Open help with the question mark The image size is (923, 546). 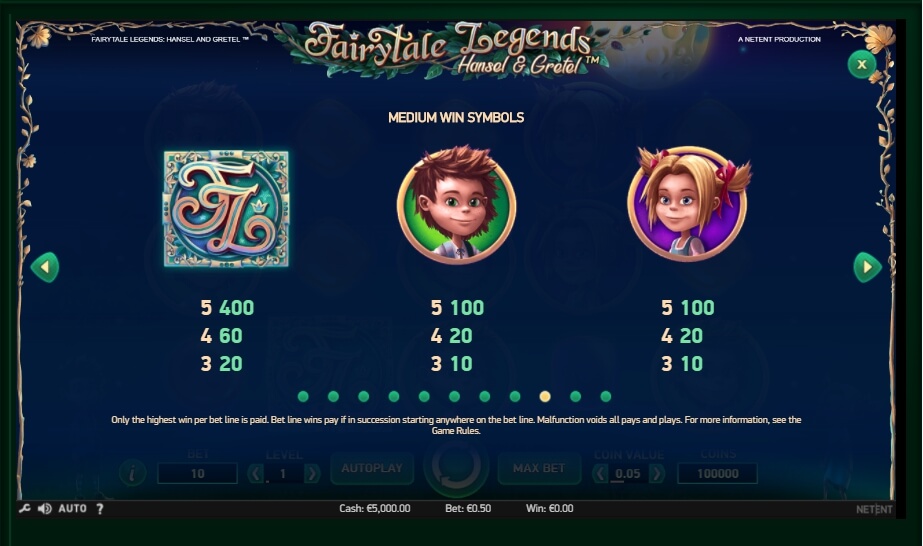coord(100,509)
